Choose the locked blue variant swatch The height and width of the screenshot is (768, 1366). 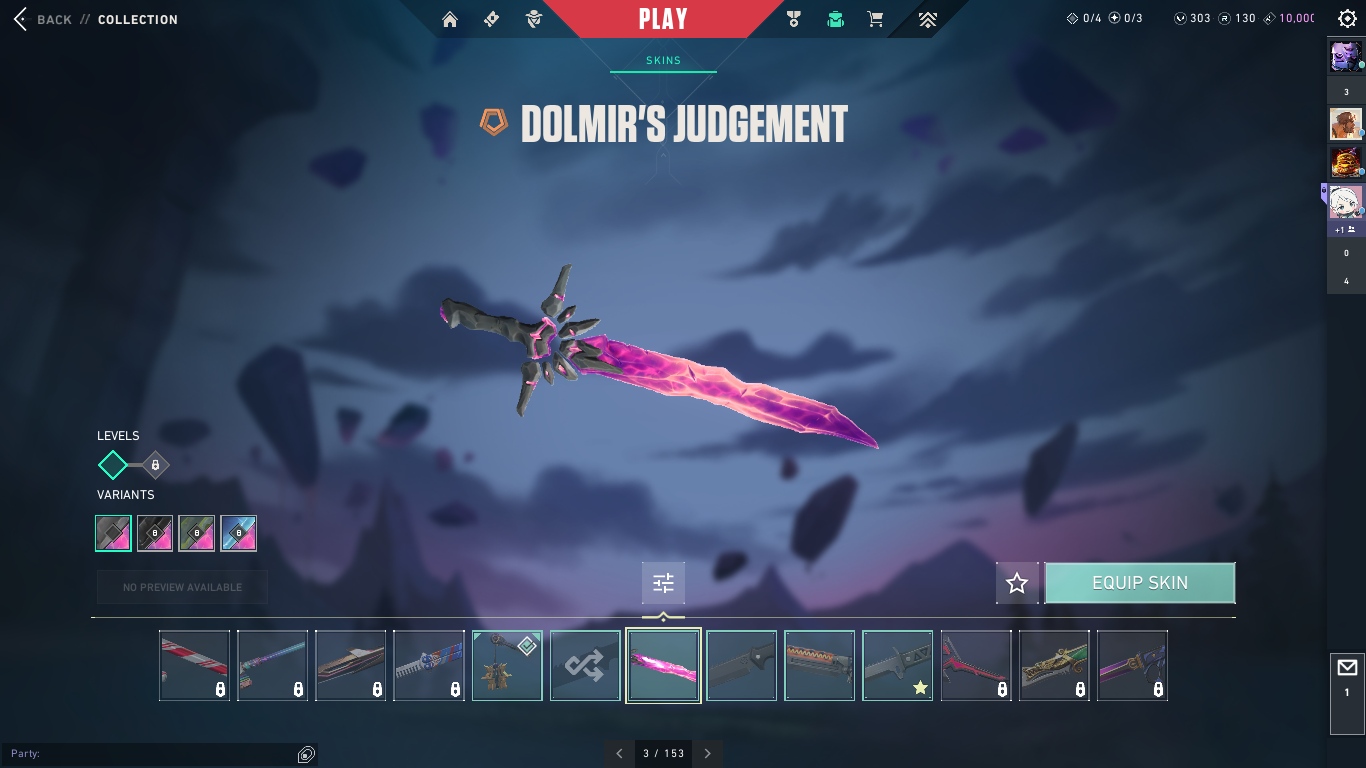(239, 533)
